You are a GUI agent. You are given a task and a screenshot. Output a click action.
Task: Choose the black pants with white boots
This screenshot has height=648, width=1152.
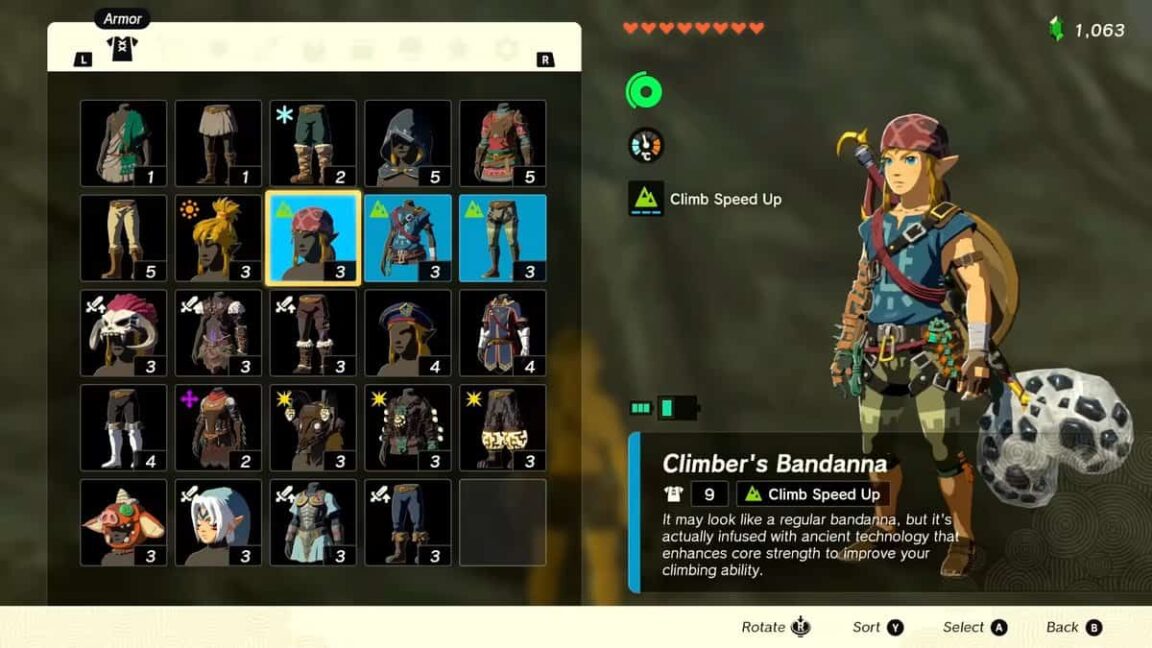[123, 428]
